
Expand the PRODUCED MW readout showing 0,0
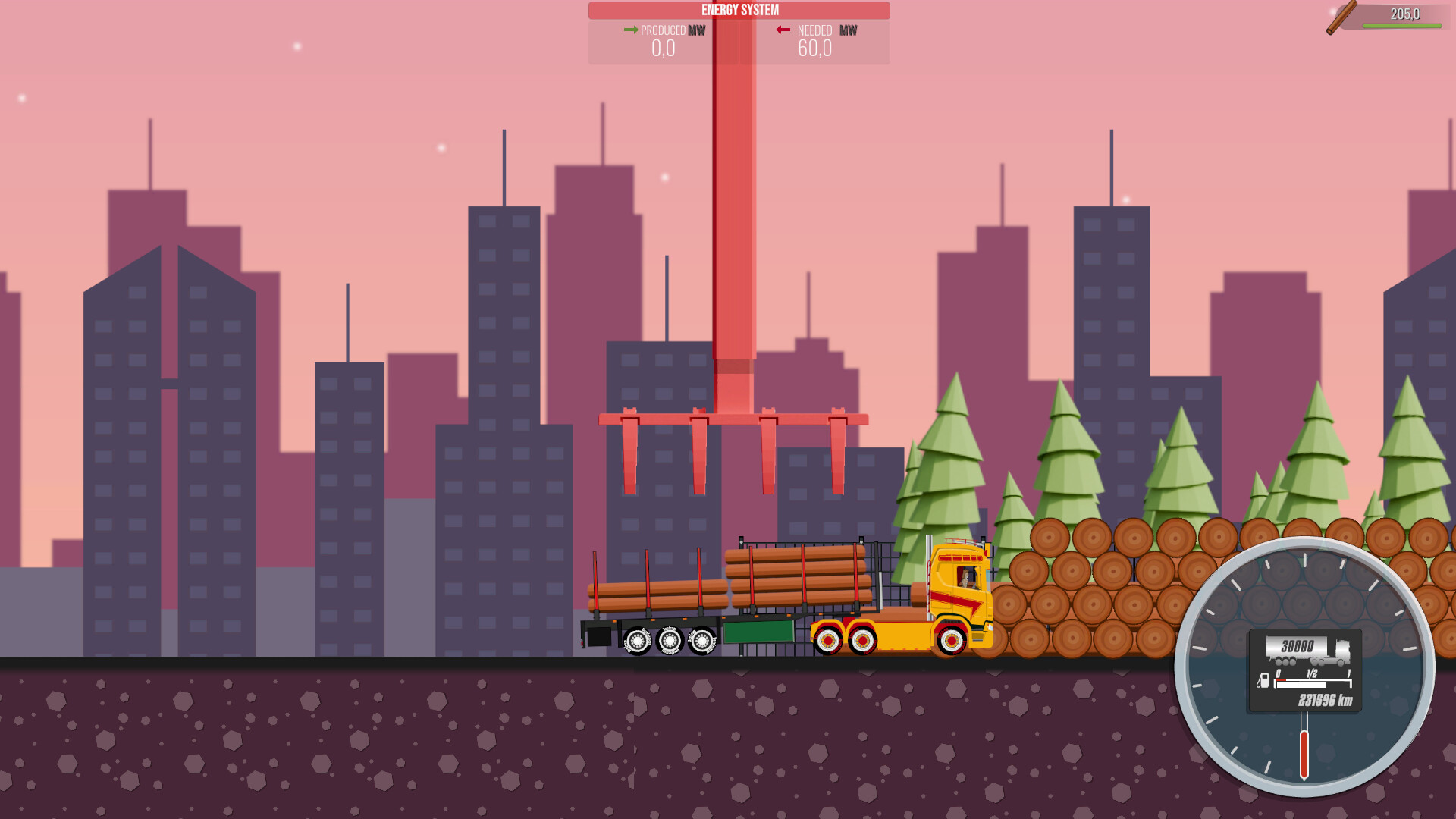point(663,49)
